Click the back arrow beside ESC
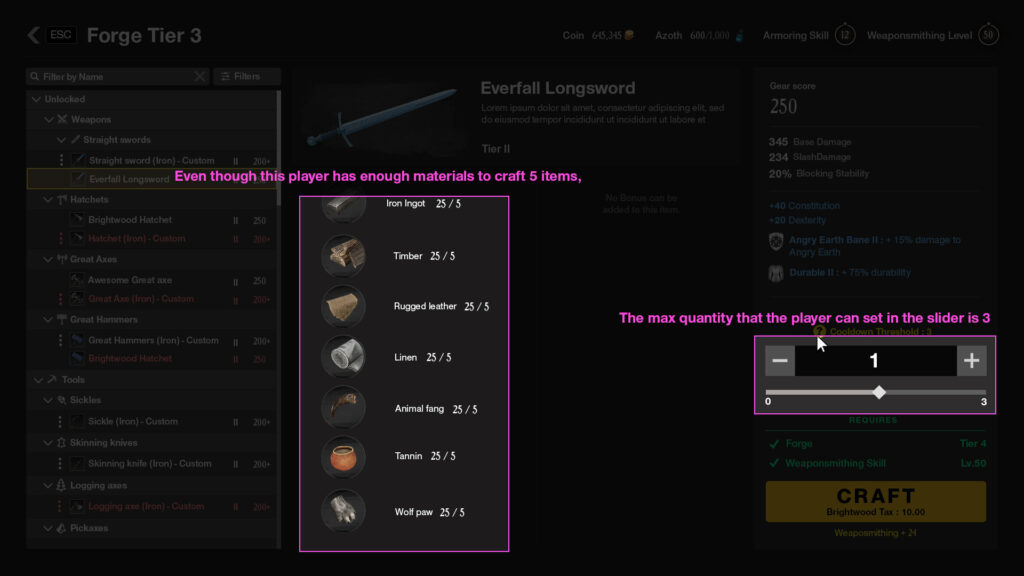This screenshot has width=1024, height=576. 33,36
